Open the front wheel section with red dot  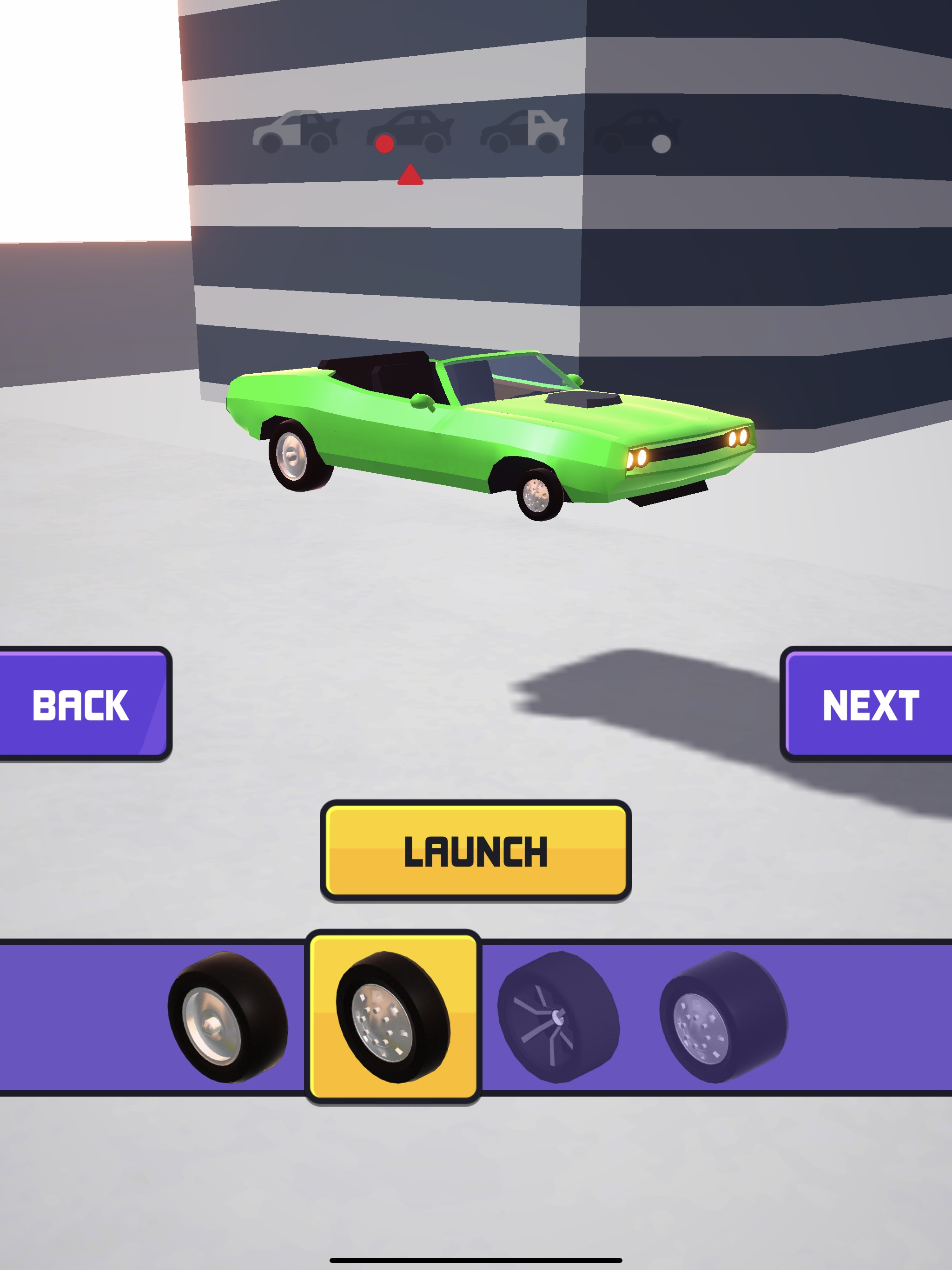[x=410, y=132]
